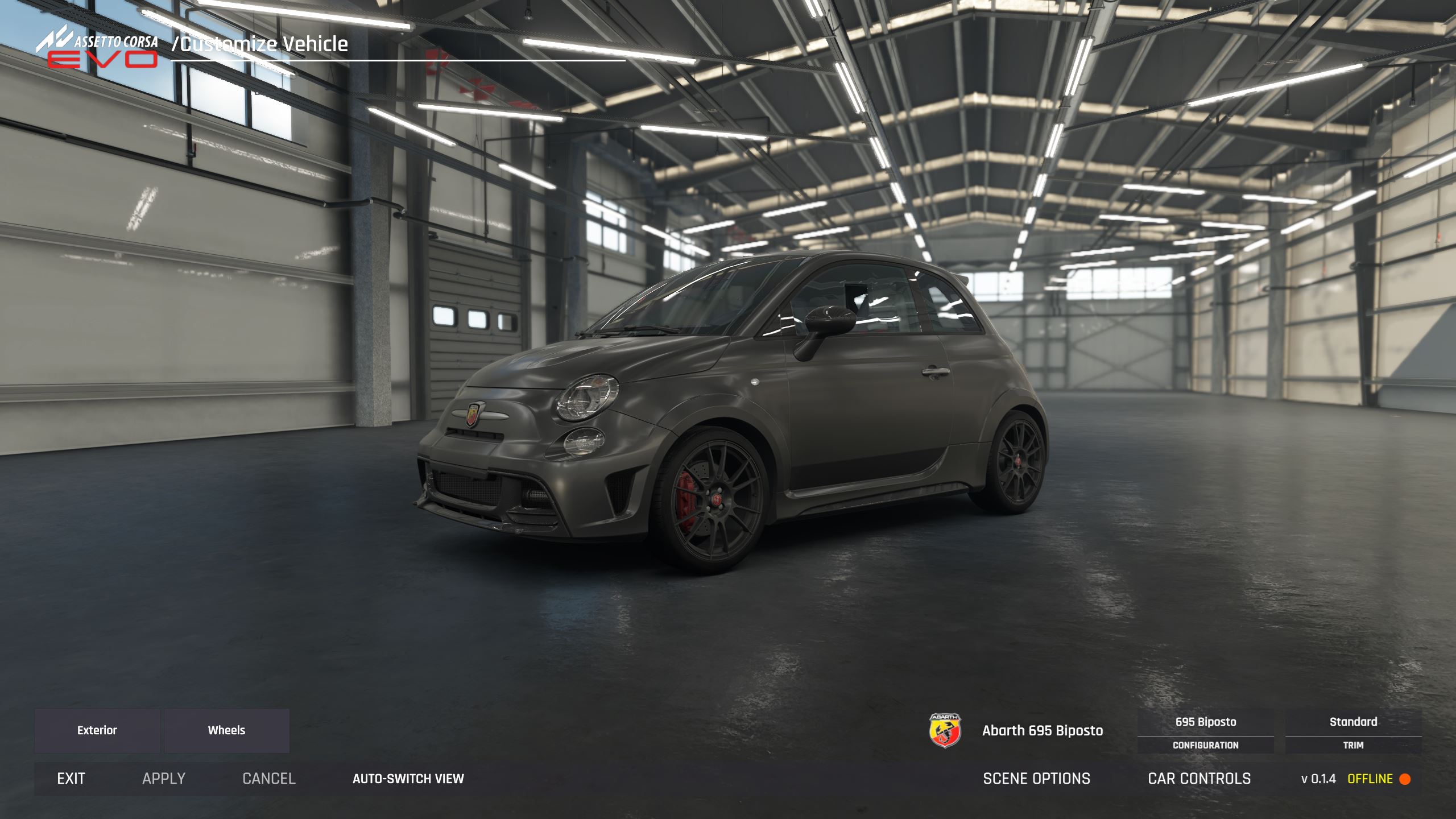Toggle Auto-Switch View
1456x819 pixels.
coord(408,779)
